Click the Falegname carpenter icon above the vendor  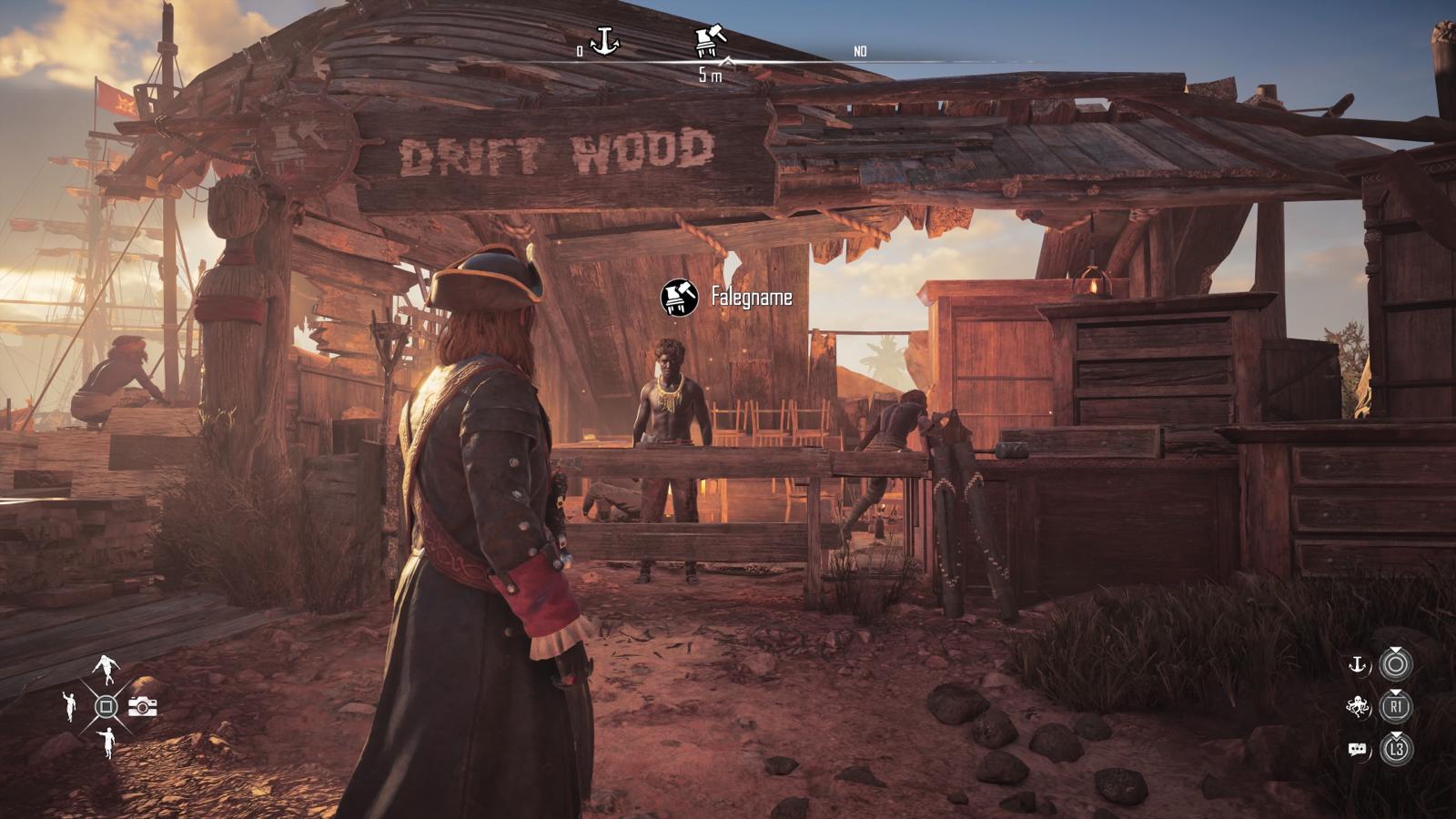coord(679,298)
